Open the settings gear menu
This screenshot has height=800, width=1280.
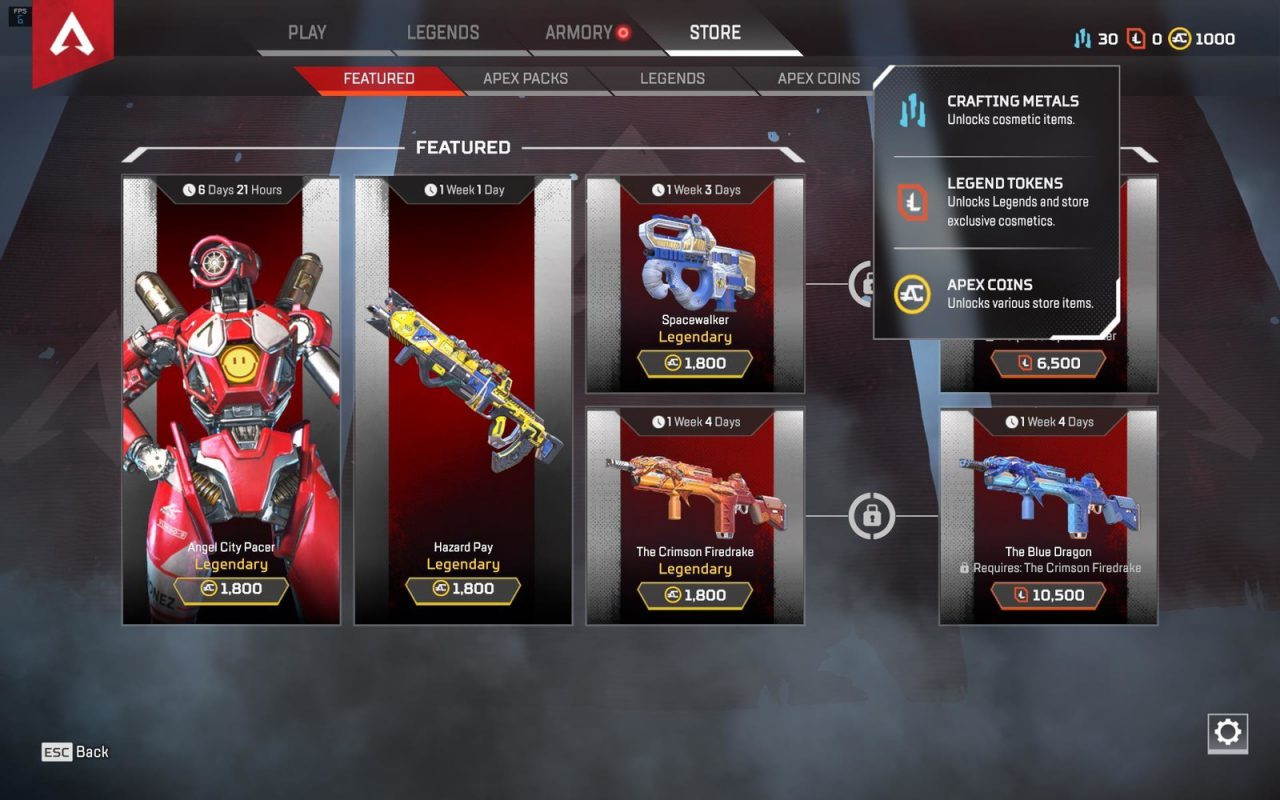[1227, 733]
